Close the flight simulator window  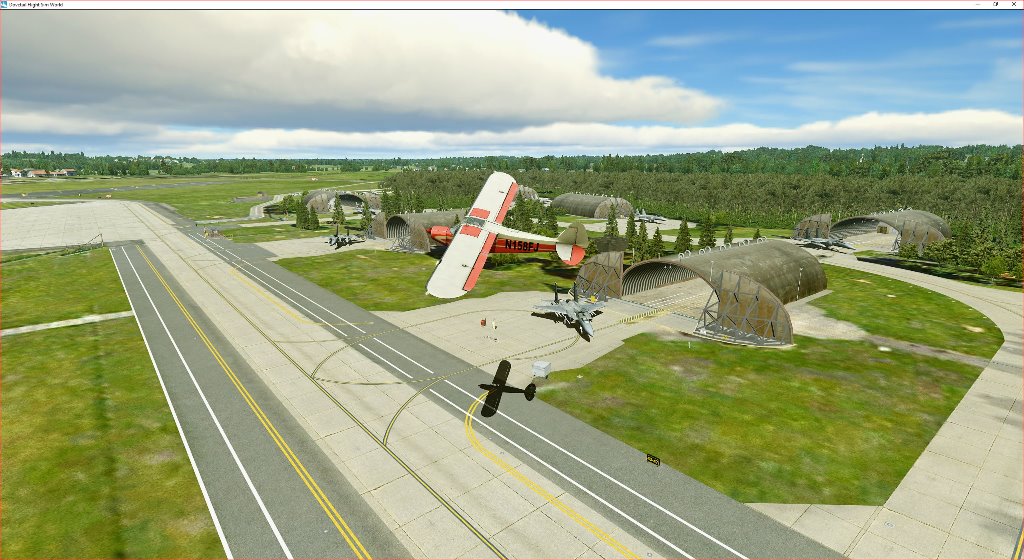pyautogui.click(x=1014, y=5)
